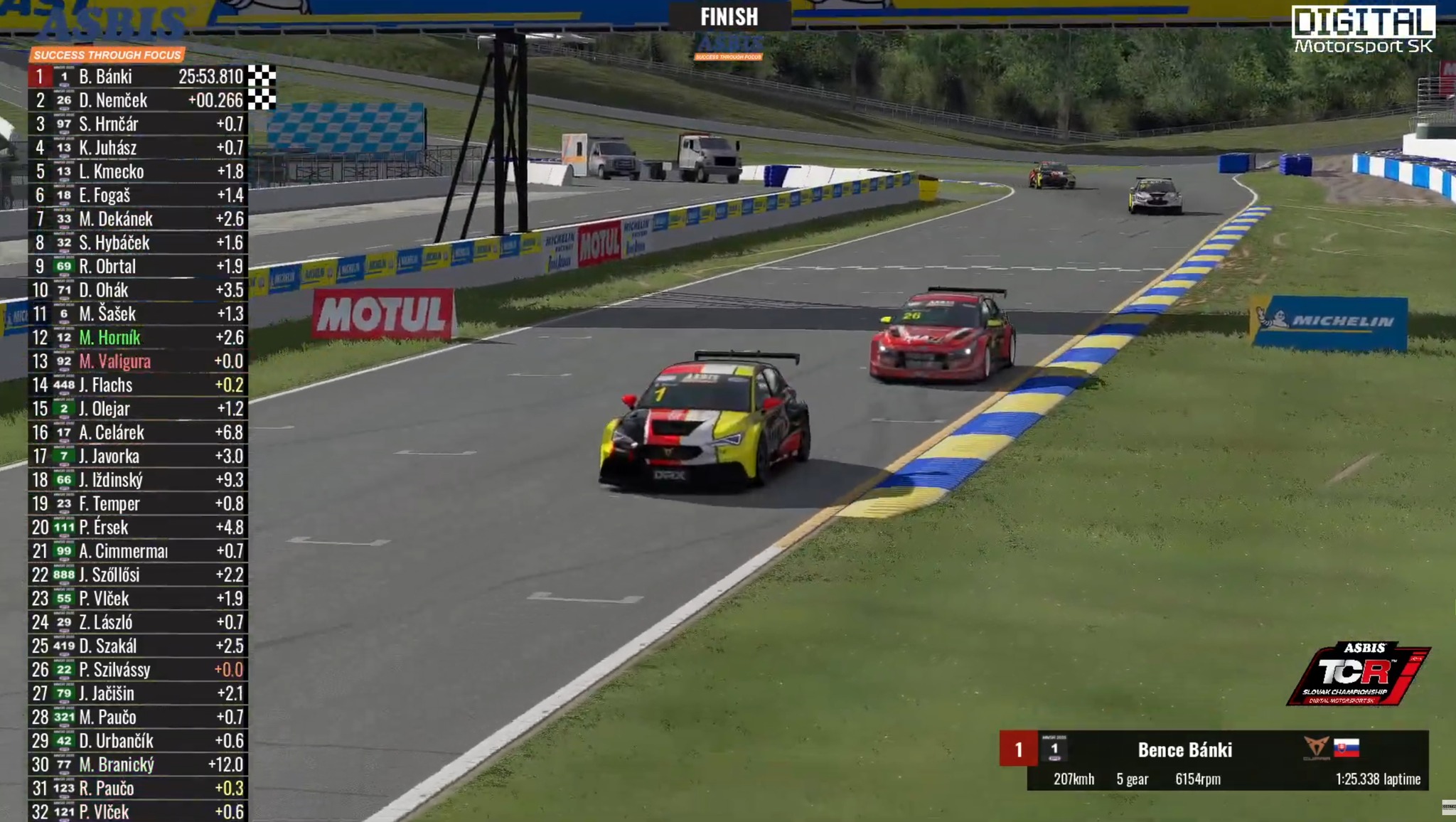Choose D. Nemček's leaderboard row
Image resolution: width=1456 pixels, height=822 pixels.
click(113, 100)
